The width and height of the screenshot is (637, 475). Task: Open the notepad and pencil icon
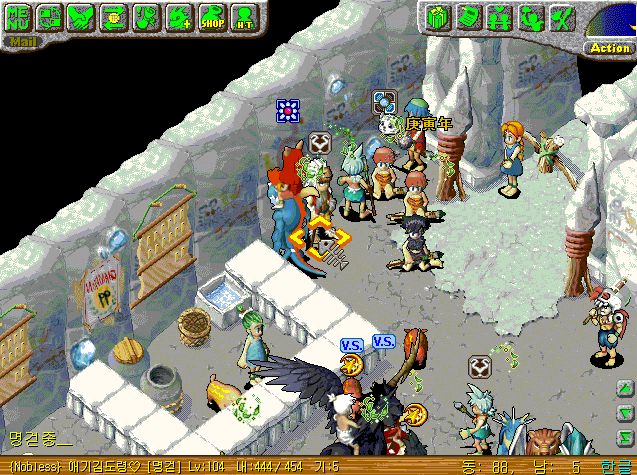coord(467,17)
